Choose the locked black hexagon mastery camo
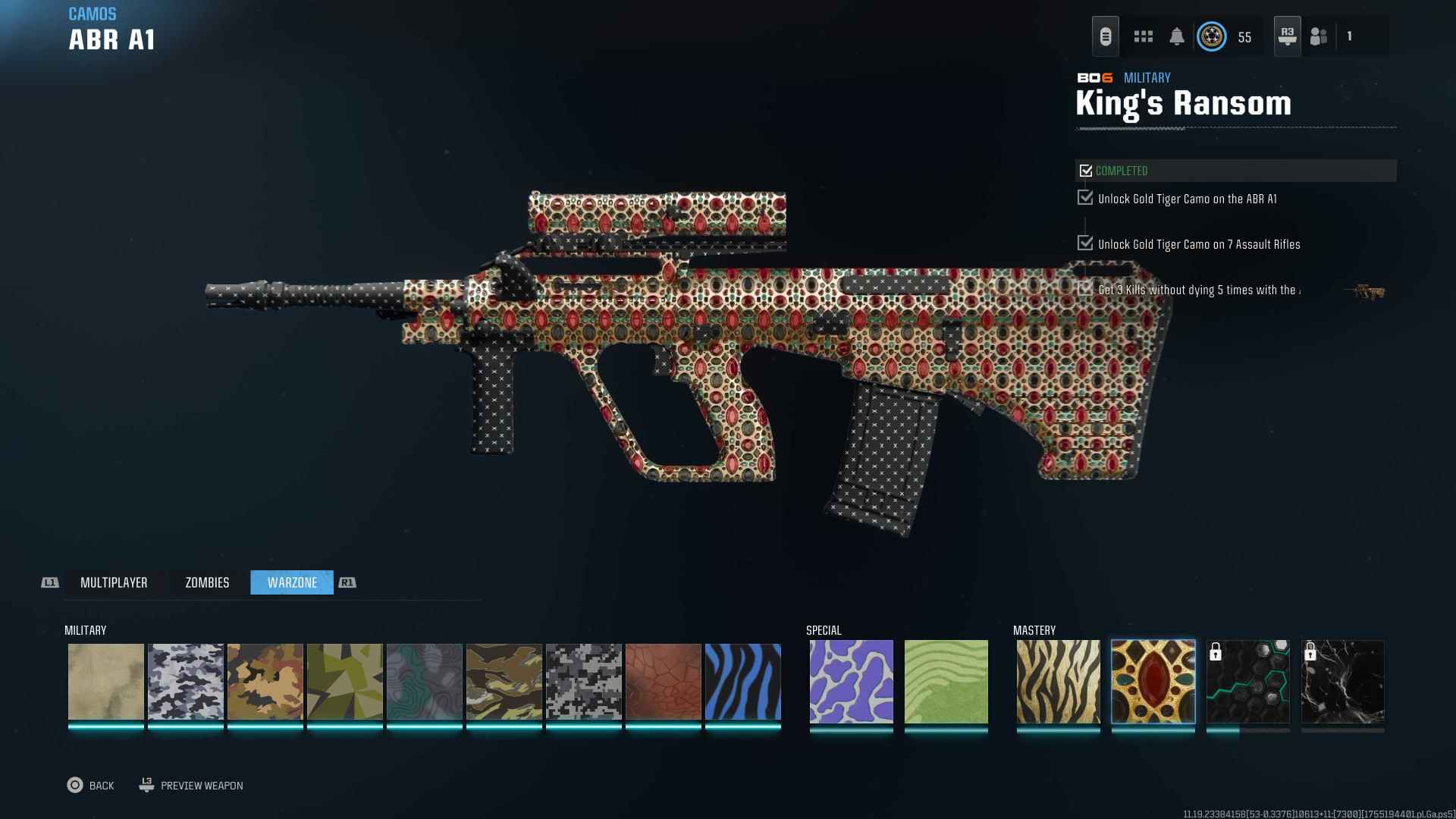Viewport: 1456px width, 819px height. 1248,682
